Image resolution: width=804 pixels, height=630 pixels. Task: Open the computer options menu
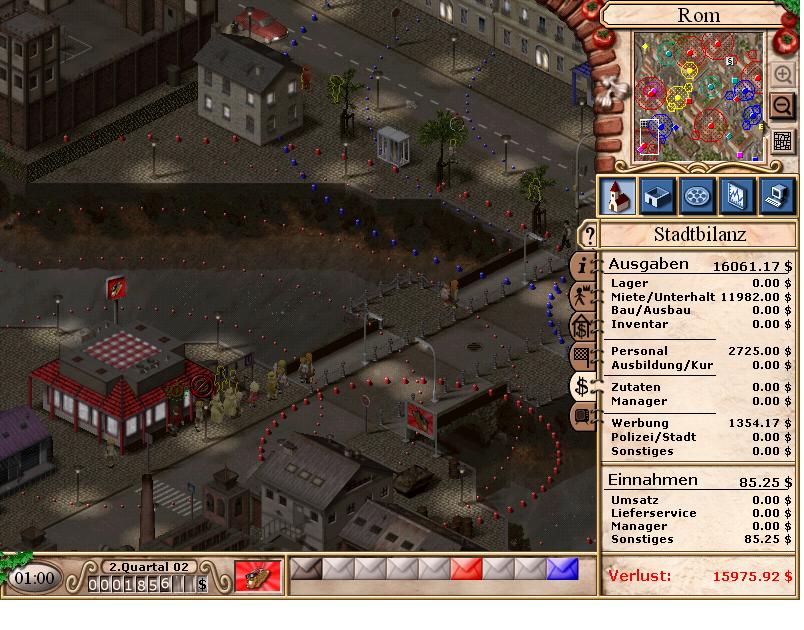click(776, 195)
